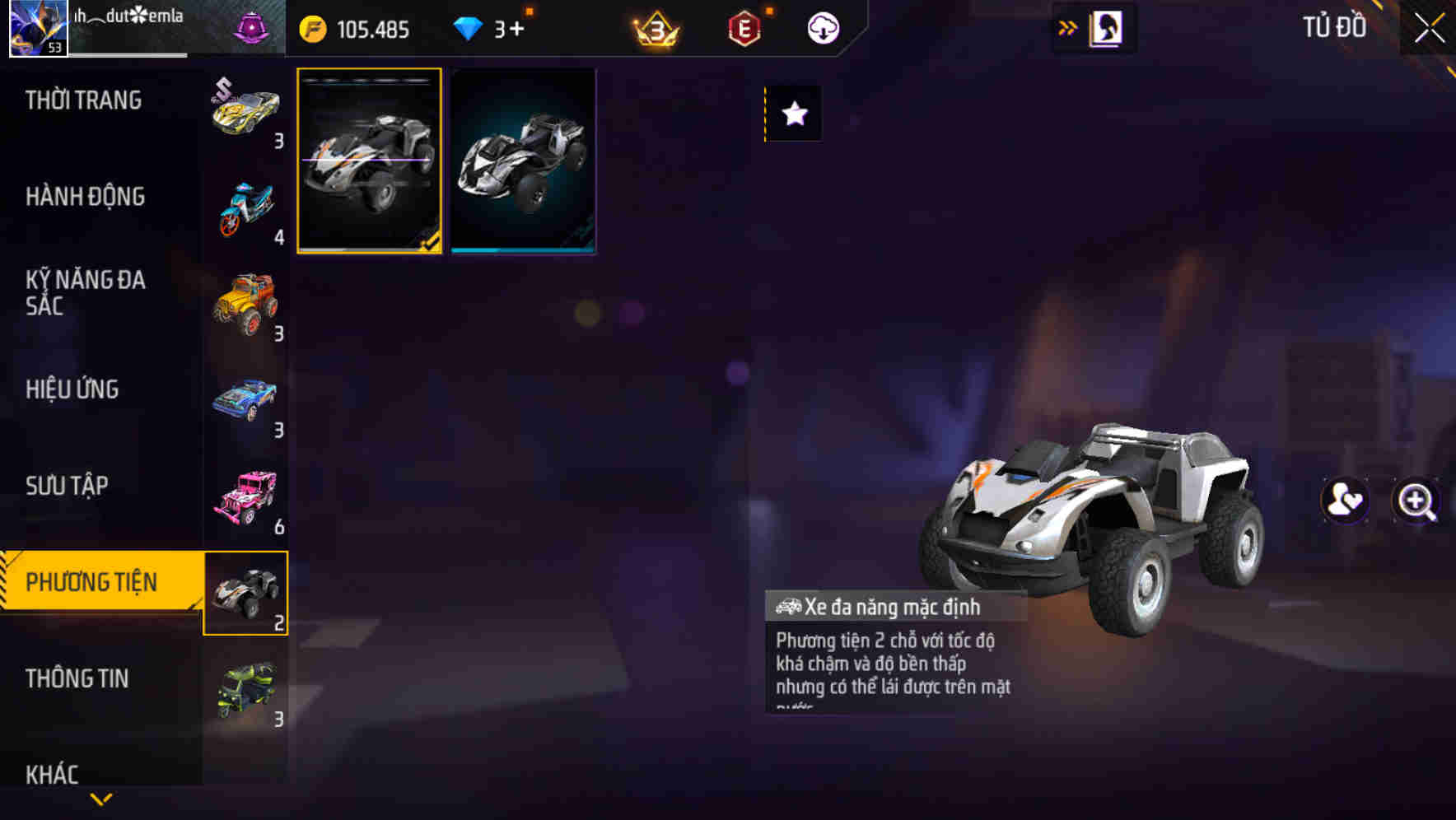
Task: Expand the KHÁC category with the down arrow
Action: tap(100, 797)
